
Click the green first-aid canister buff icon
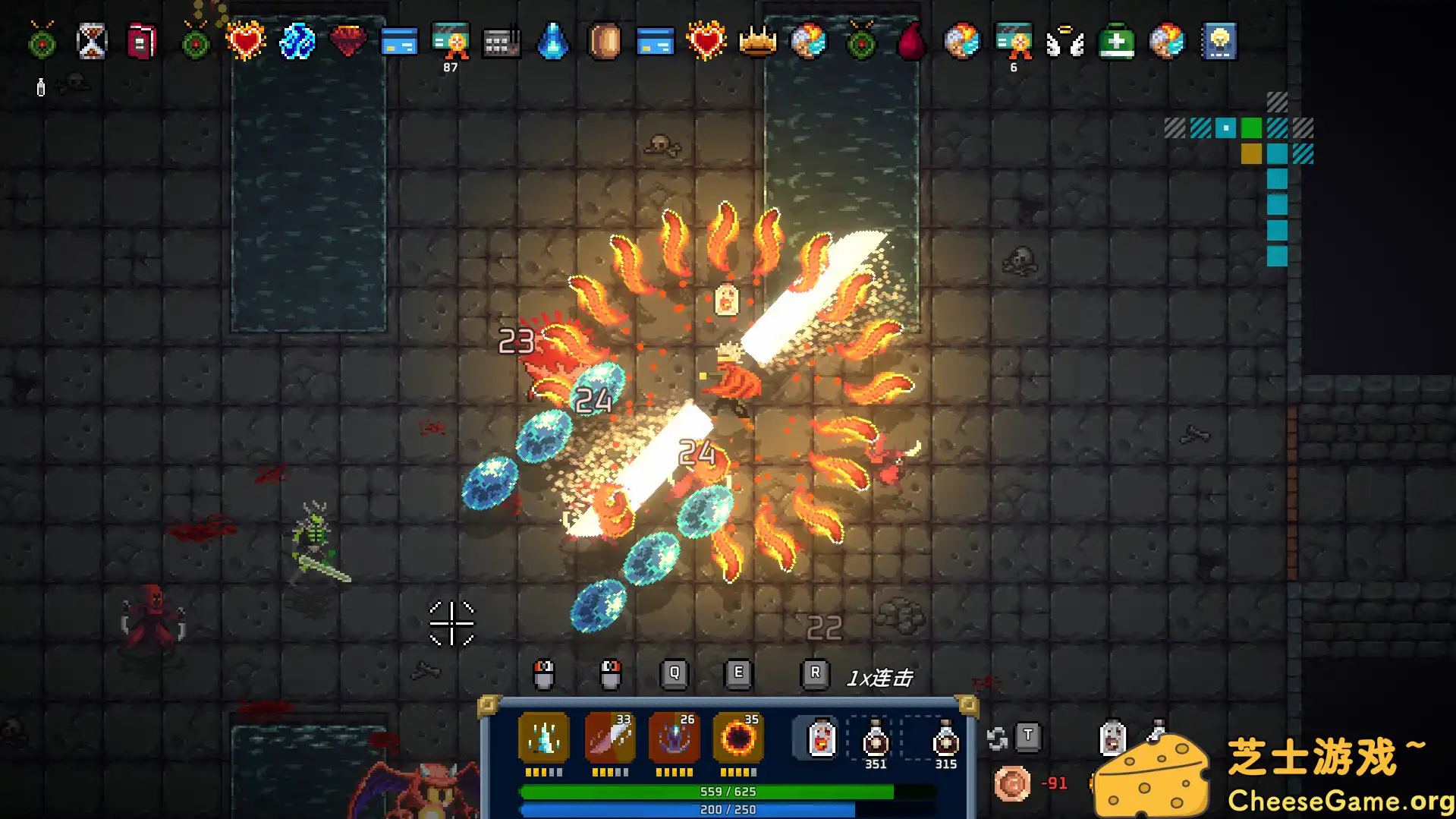coord(1116,42)
